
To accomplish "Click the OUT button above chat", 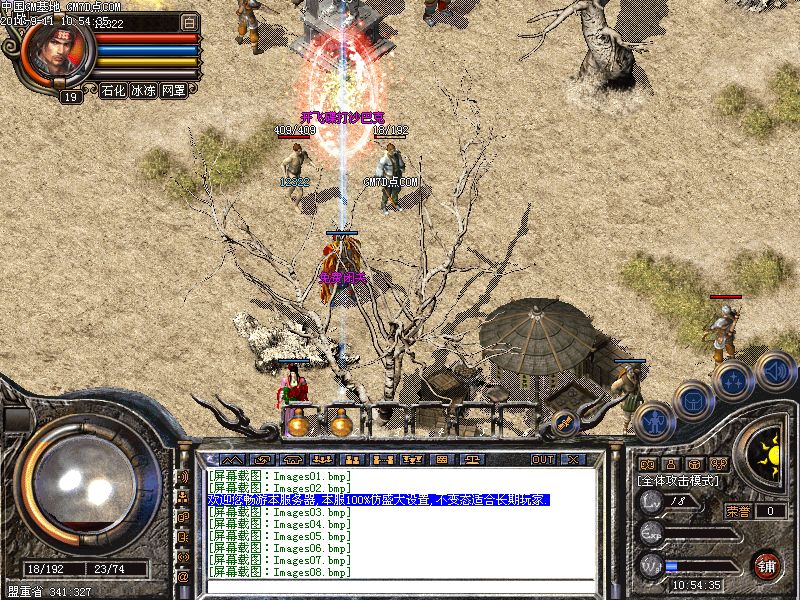I will [543, 459].
